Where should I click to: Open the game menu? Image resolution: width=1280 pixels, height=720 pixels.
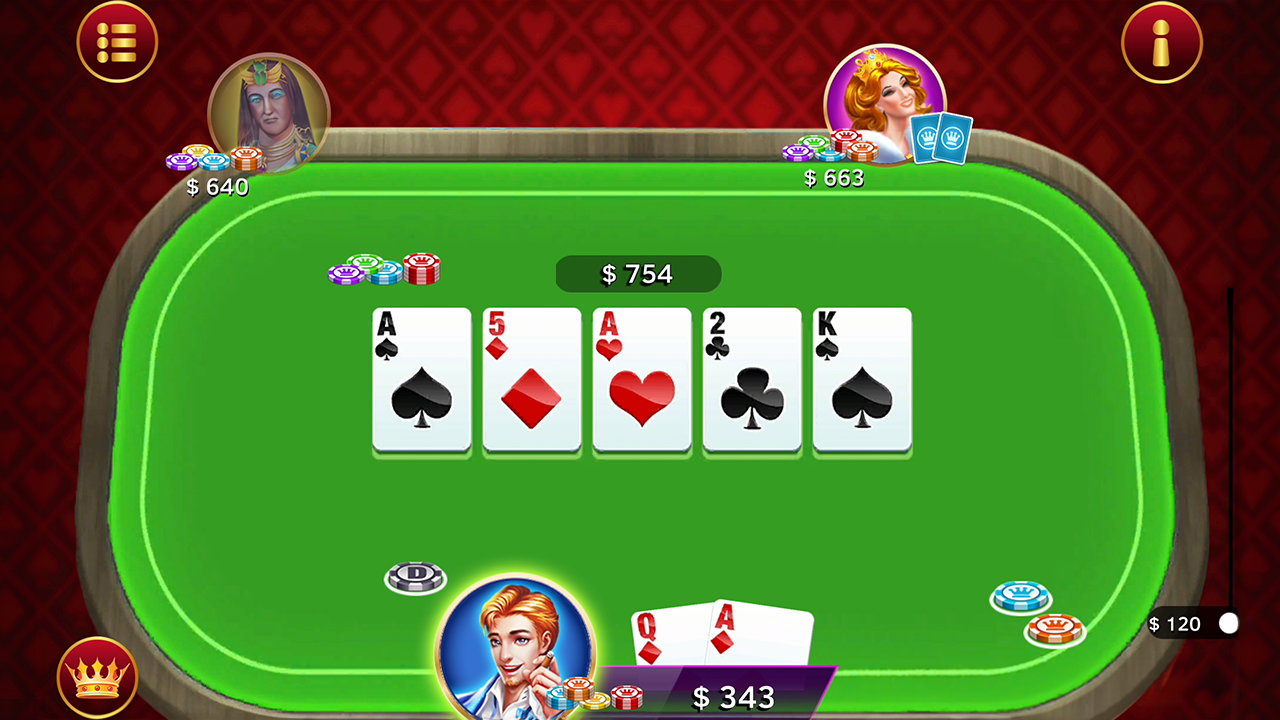point(117,42)
